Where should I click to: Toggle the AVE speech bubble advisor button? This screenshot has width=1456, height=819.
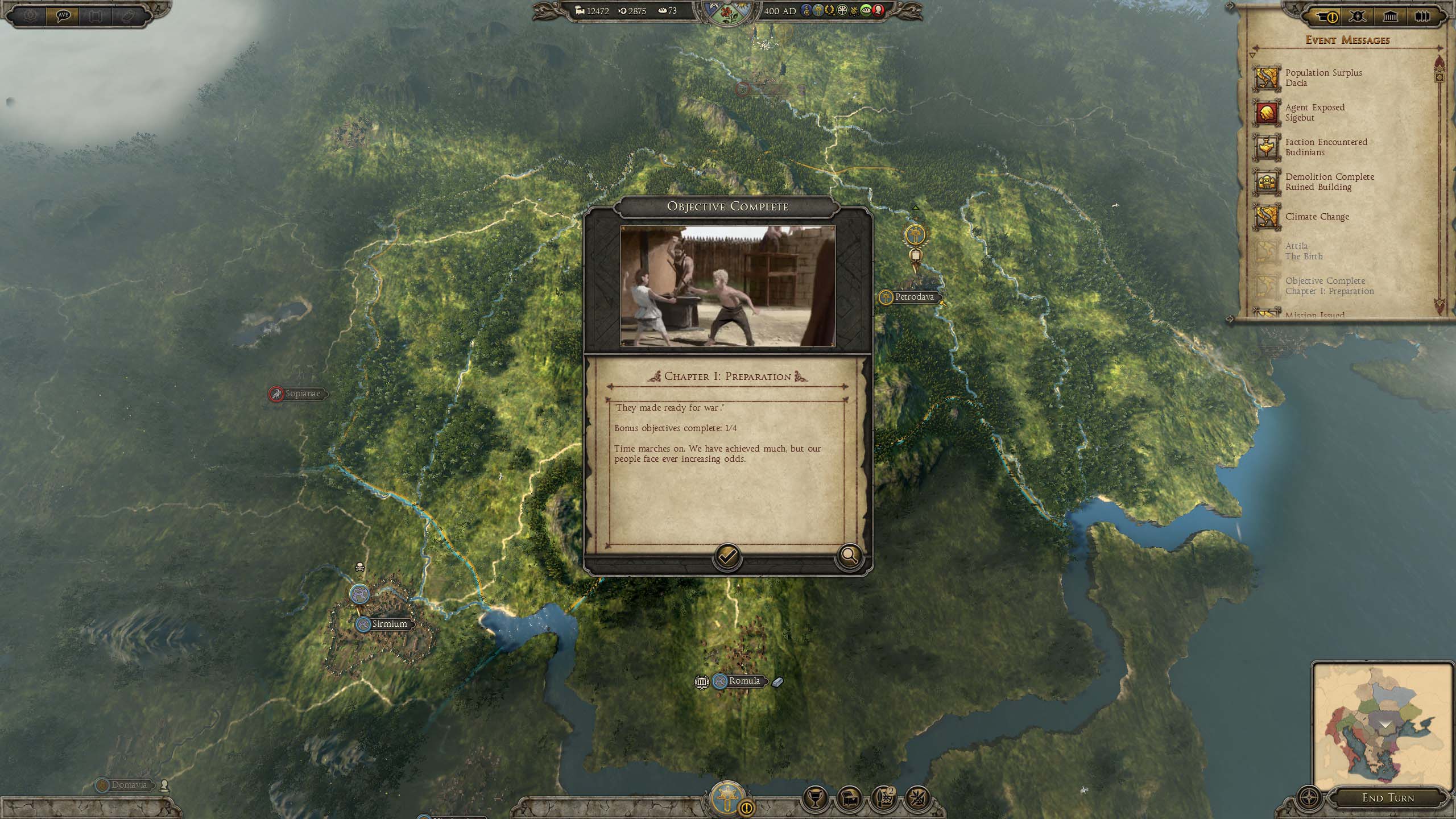(x=63, y=15)
